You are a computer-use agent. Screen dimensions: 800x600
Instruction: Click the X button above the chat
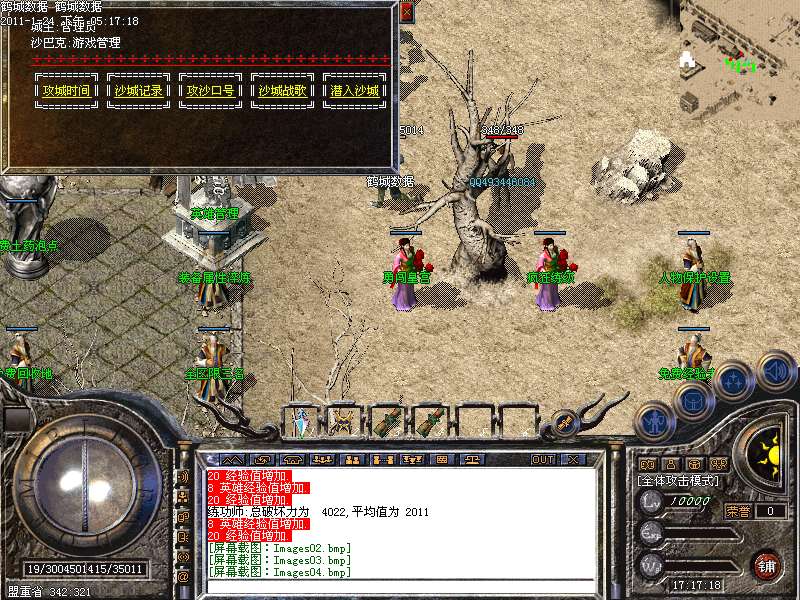coord(573,459)
